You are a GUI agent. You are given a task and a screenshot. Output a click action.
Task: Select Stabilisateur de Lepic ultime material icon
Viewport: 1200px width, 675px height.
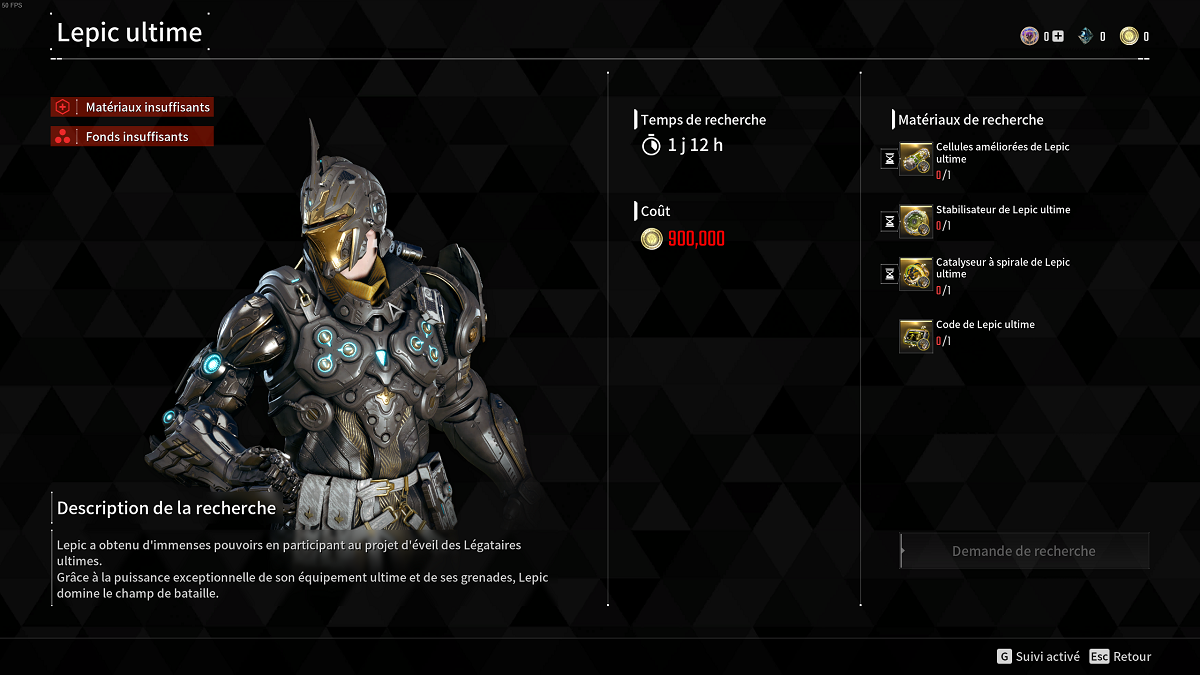(x=915, y=221)
